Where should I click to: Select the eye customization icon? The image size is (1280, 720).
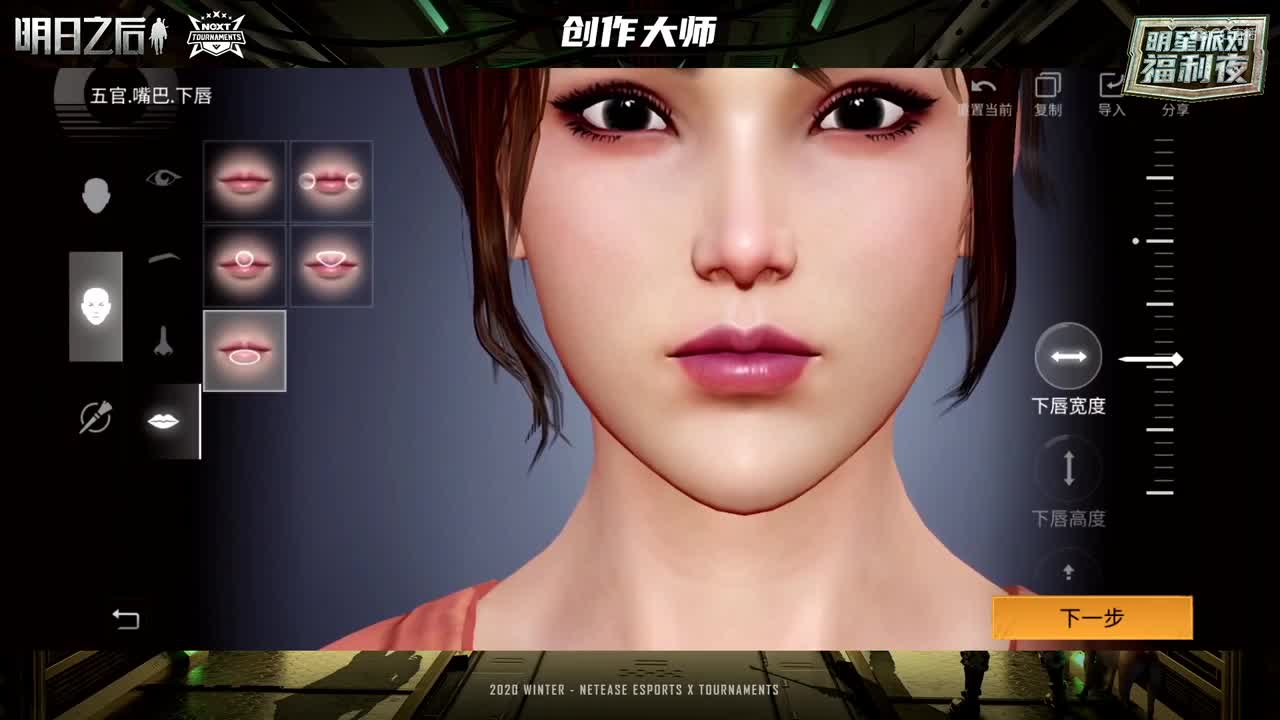point(165,178)
